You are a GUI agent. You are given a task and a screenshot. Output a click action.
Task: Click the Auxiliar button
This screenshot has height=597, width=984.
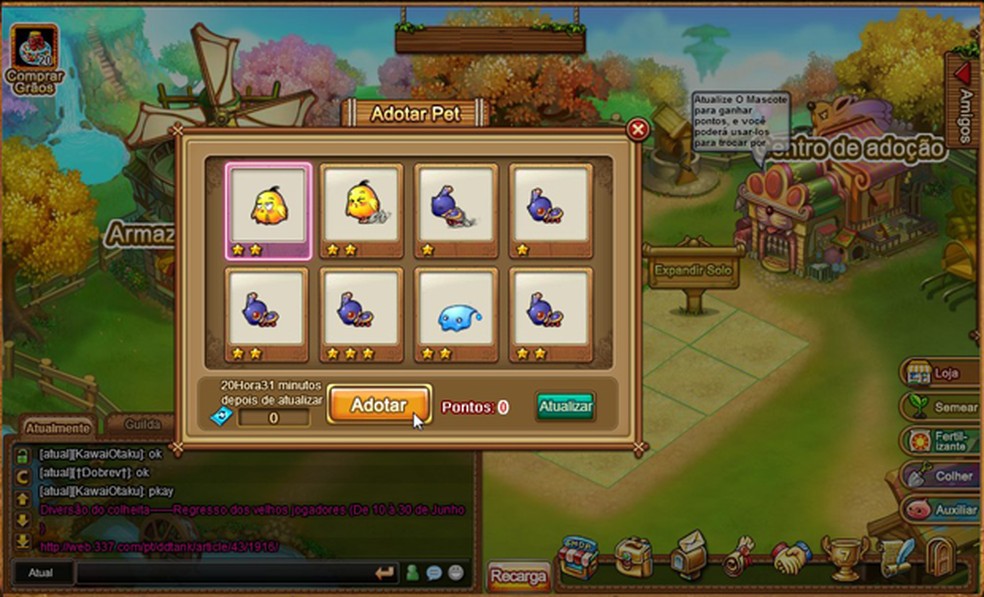(x=938, y=510)
